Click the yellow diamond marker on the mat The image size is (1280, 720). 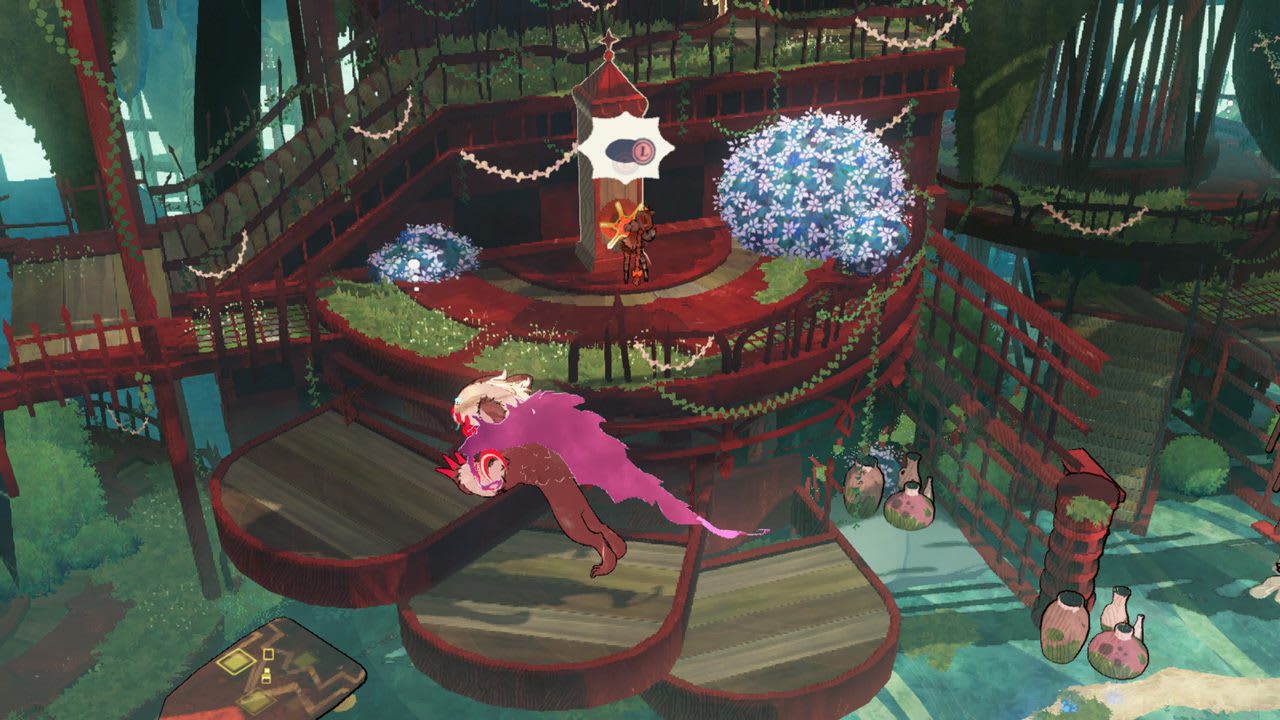click(235, 662)
